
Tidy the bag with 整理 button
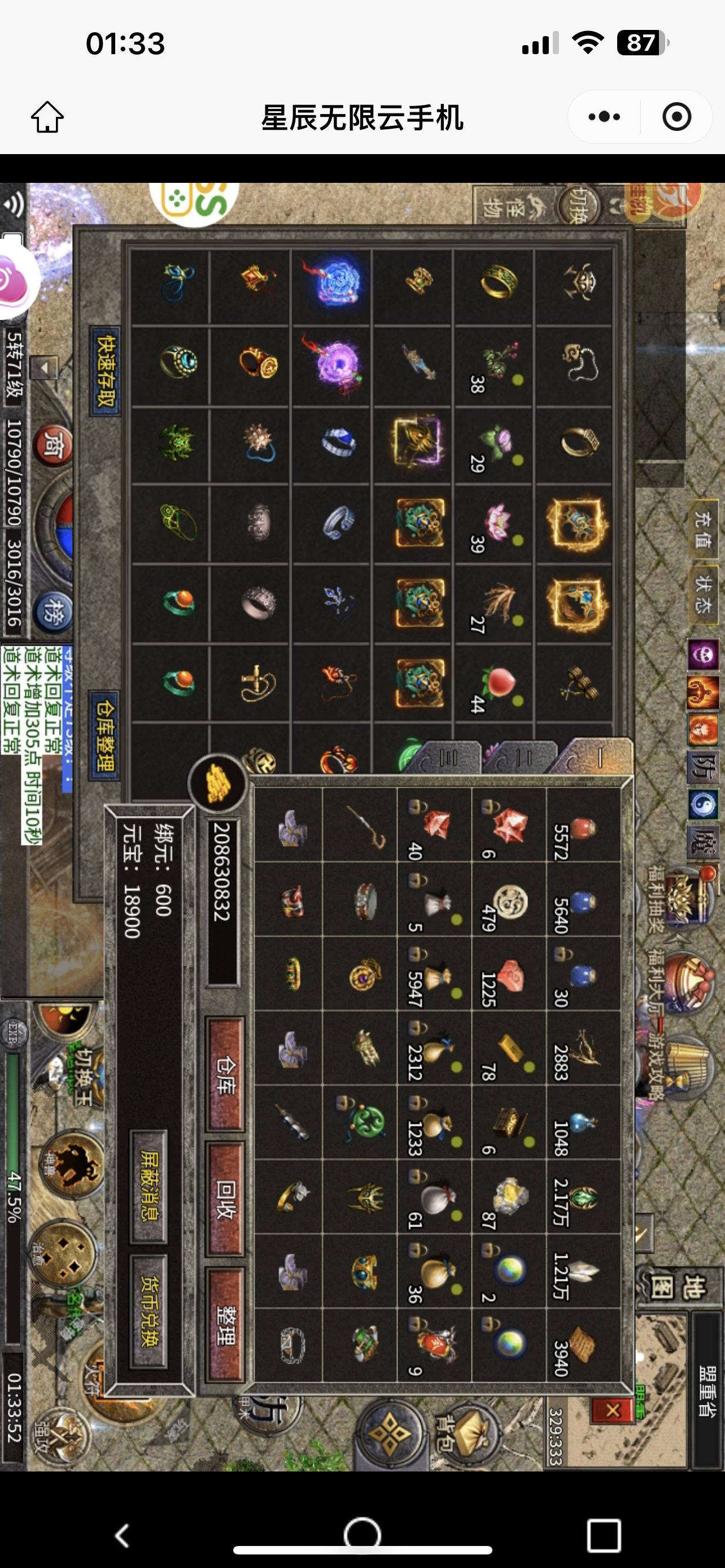225,1326
